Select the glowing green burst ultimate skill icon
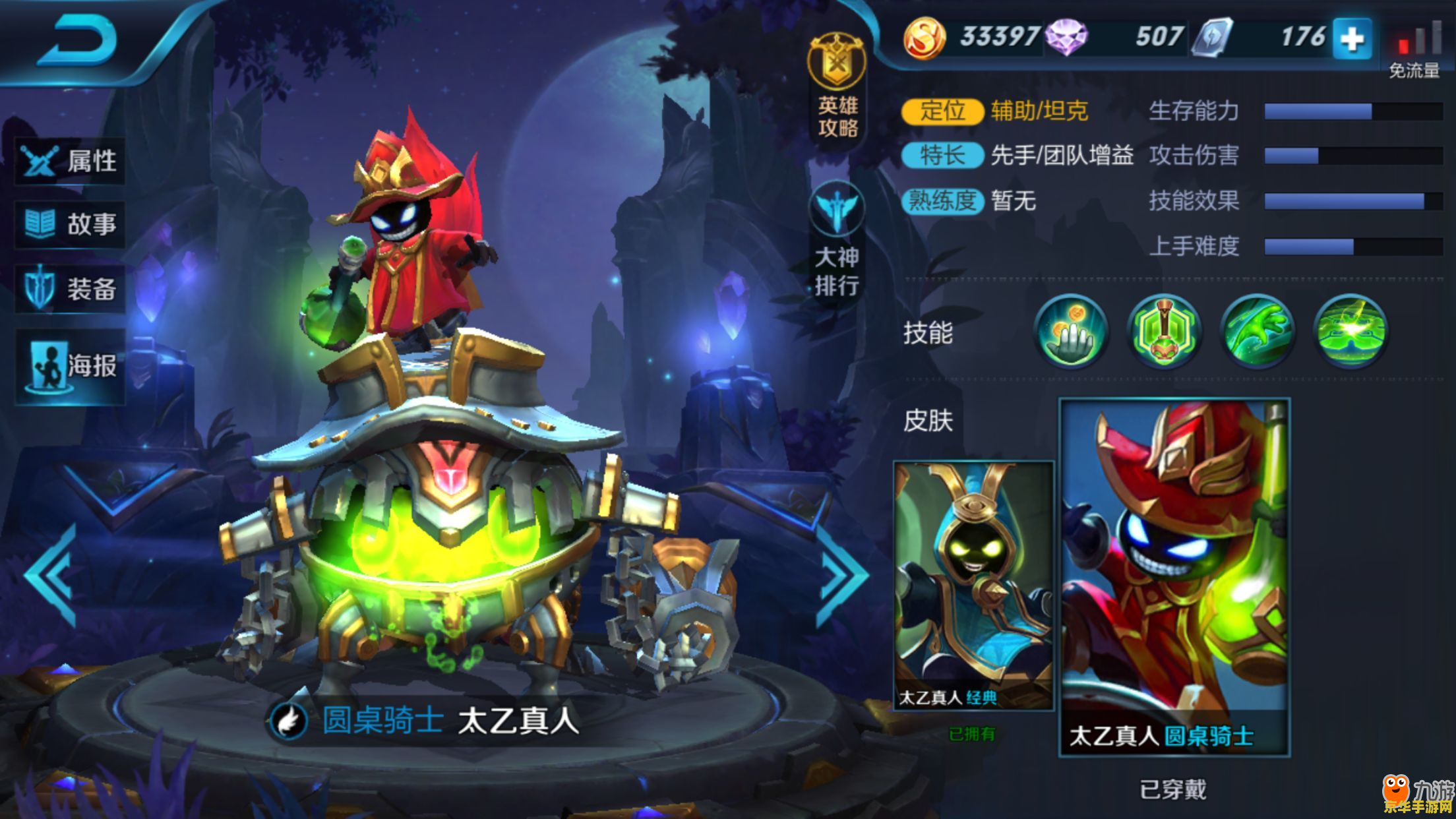This screenshot has height=819, width=1456. [x=1350, y=331]
